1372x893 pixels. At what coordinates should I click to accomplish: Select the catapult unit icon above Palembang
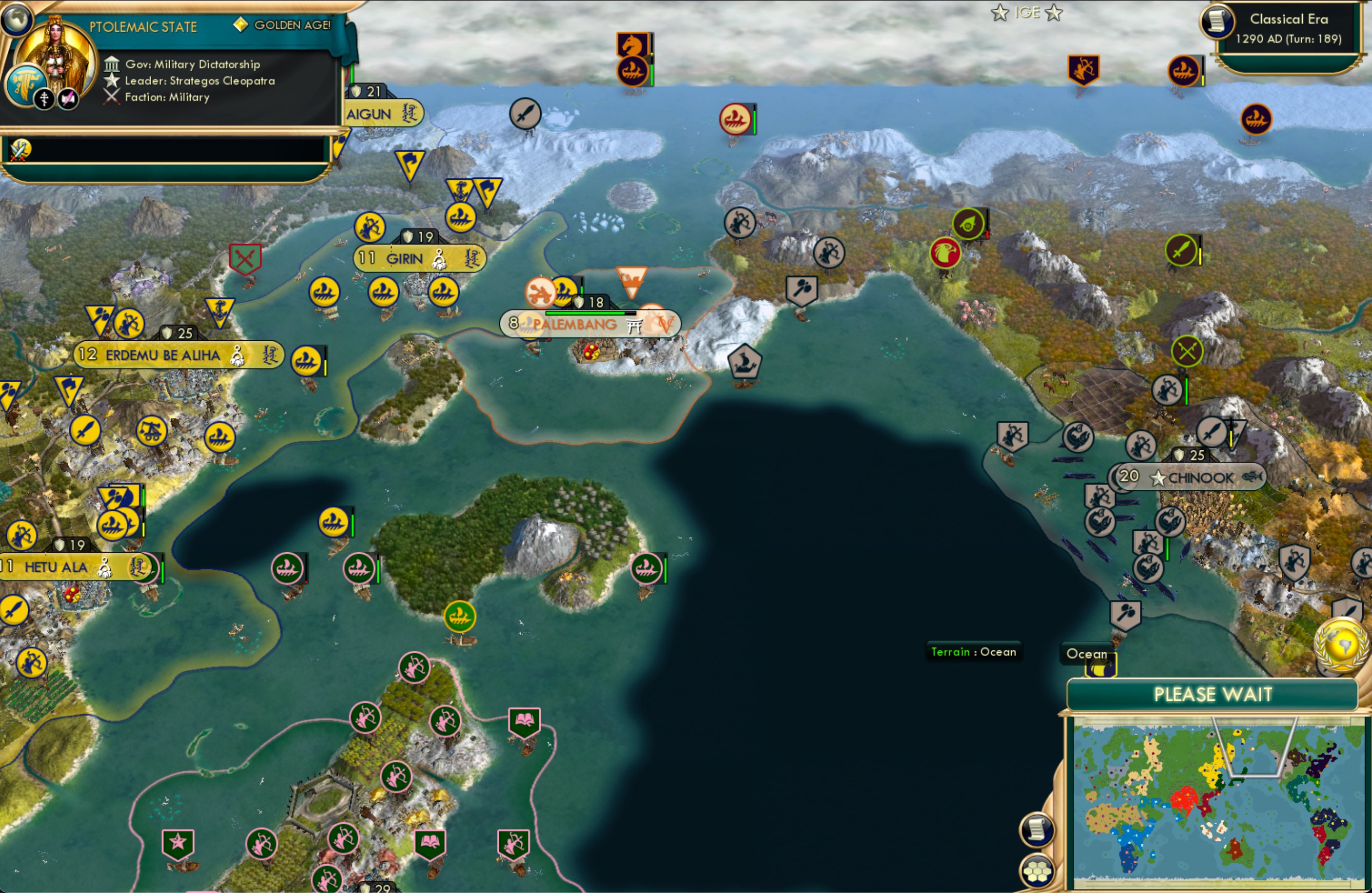tap(541, 293)
